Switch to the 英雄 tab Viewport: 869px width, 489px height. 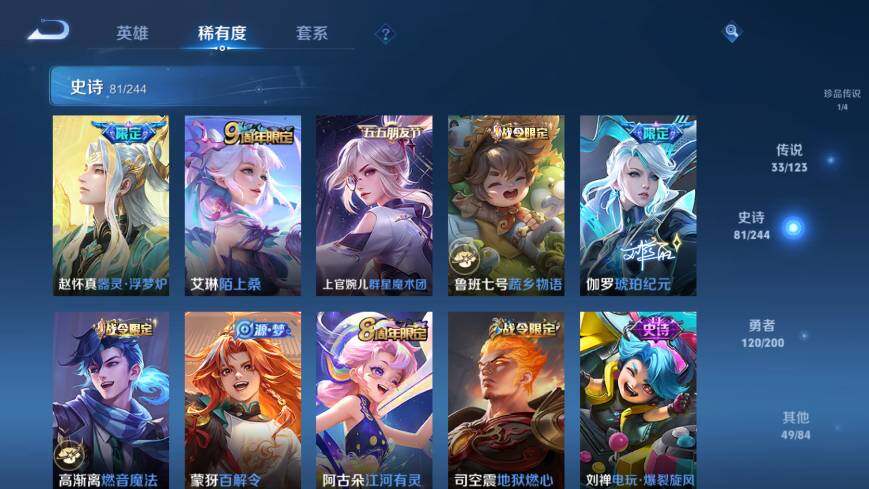pos(132,33)
